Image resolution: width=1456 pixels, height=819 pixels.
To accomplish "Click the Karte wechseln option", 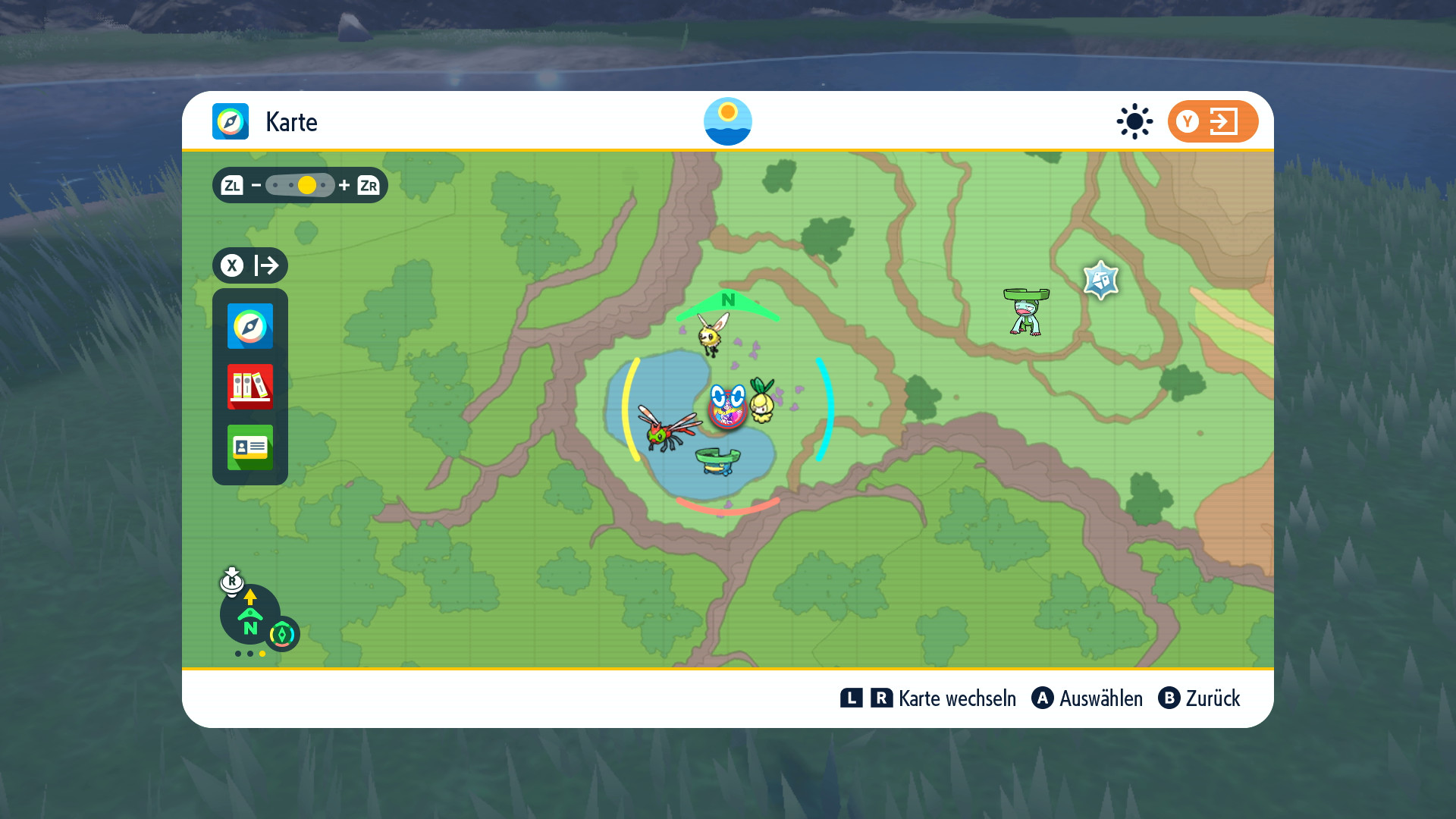I will click(x=956, y=698).
